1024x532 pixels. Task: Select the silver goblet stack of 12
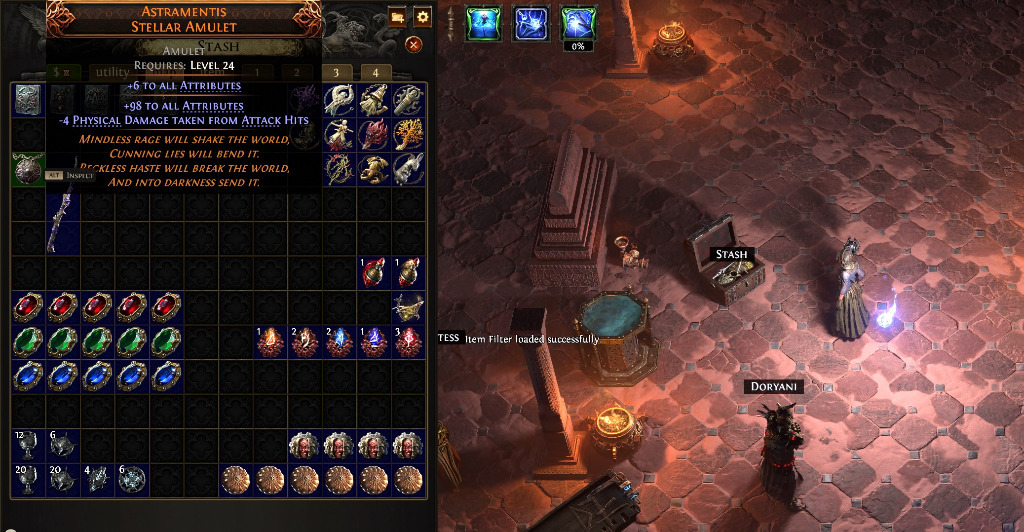click(x=27, y=445)
